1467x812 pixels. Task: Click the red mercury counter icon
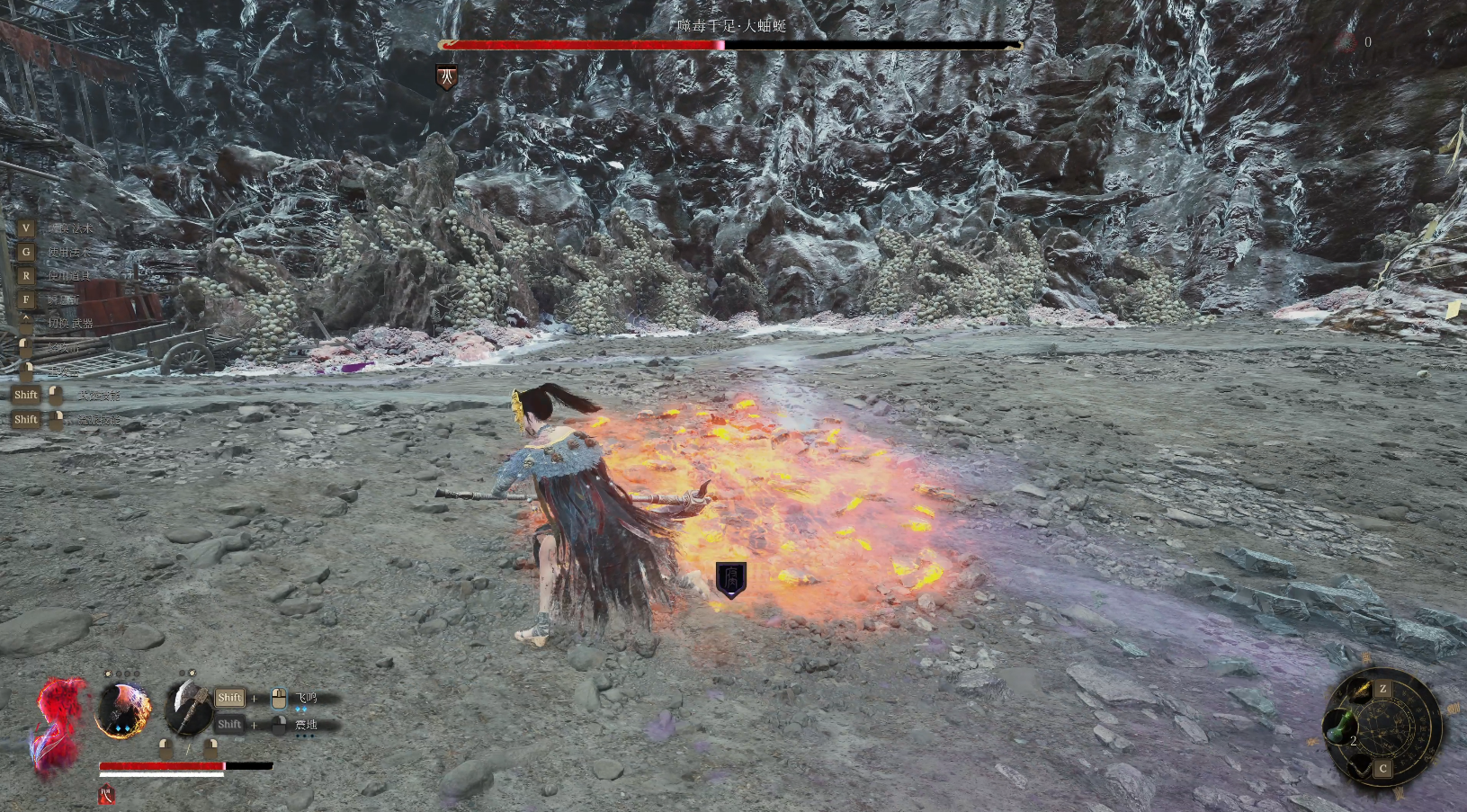(1346, 41)
